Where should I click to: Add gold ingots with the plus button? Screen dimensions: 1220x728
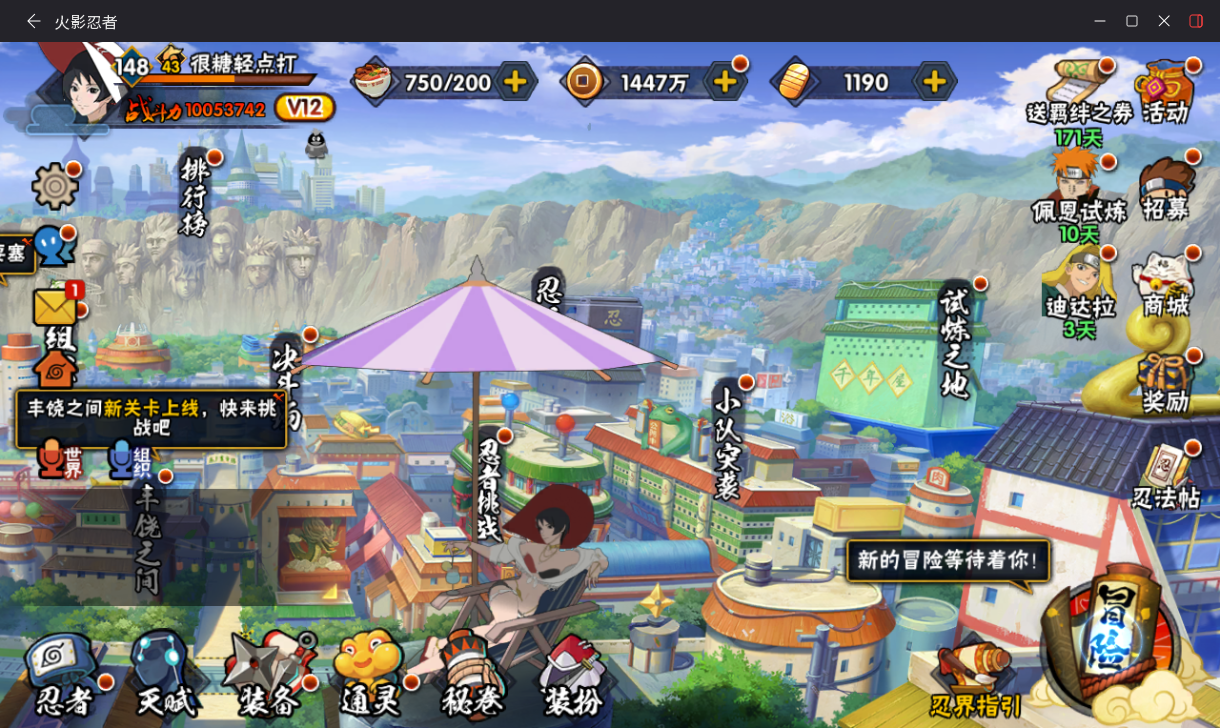933,82
